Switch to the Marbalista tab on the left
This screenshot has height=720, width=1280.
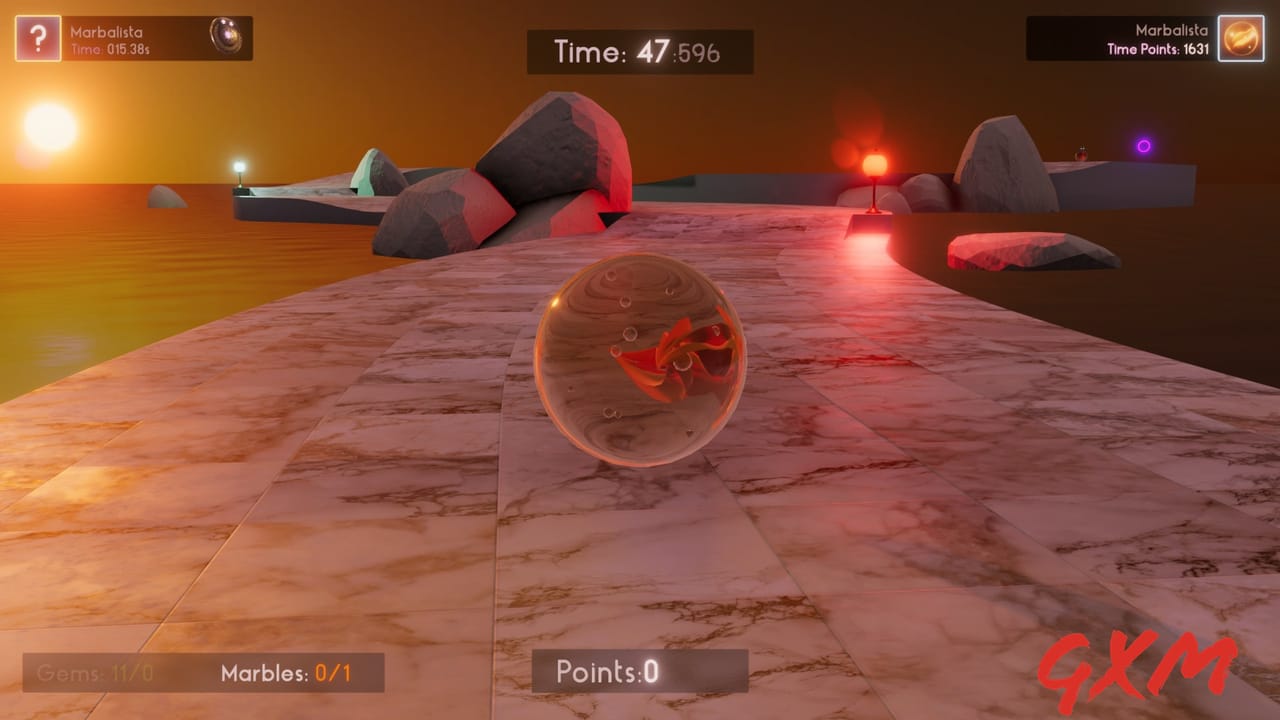point(110,31)
